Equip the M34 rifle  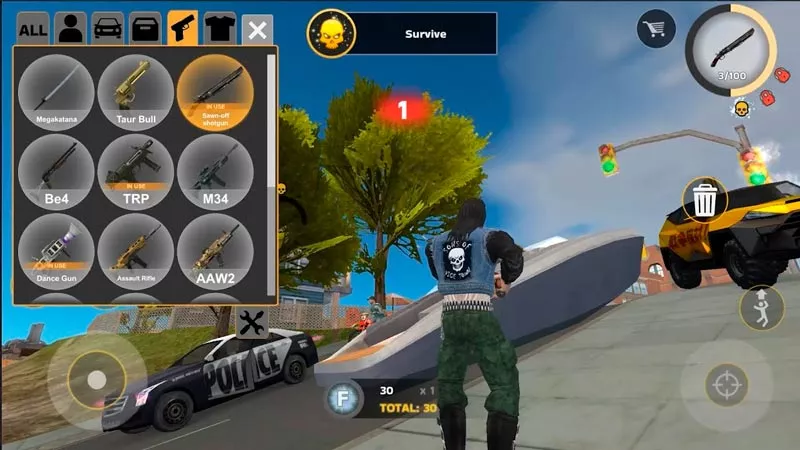[215, 170]
